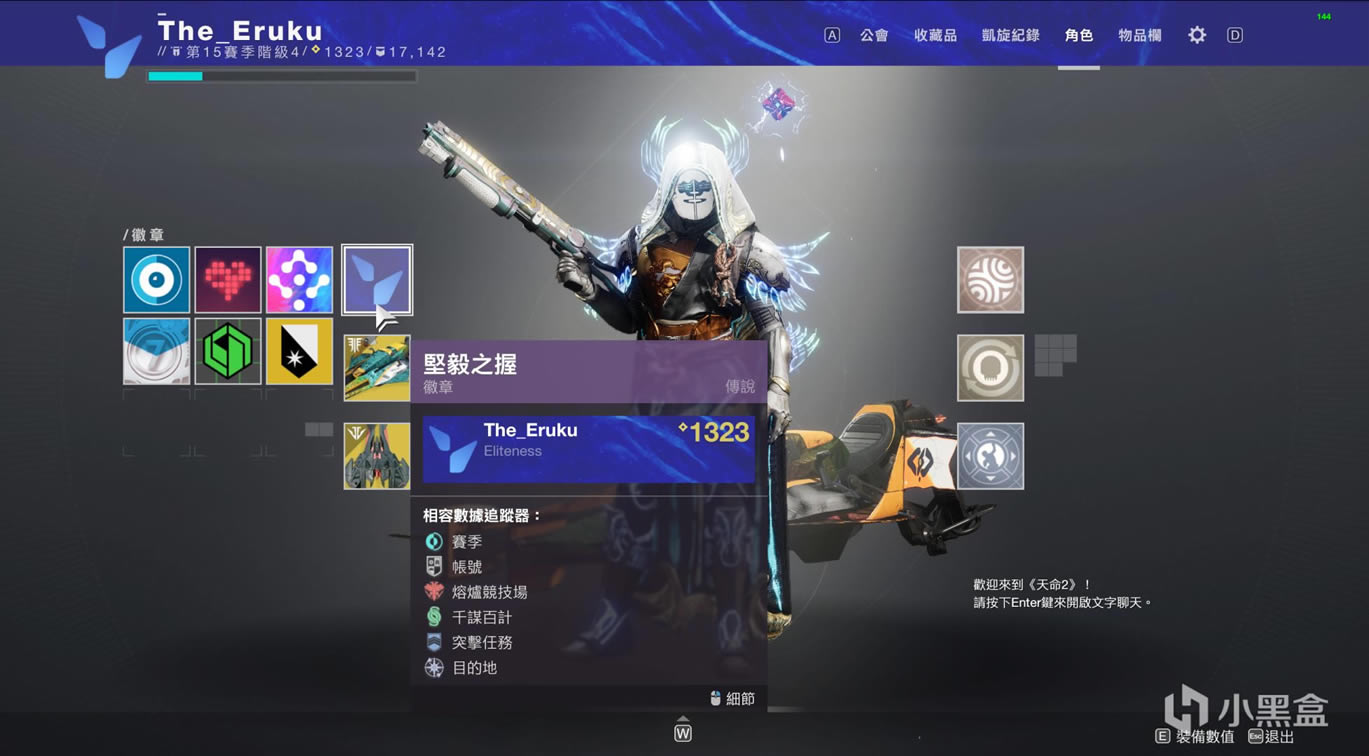Open the 公會 (Clan) tab
Viewport: 1369px width, 756px height.
pos(873,35)
